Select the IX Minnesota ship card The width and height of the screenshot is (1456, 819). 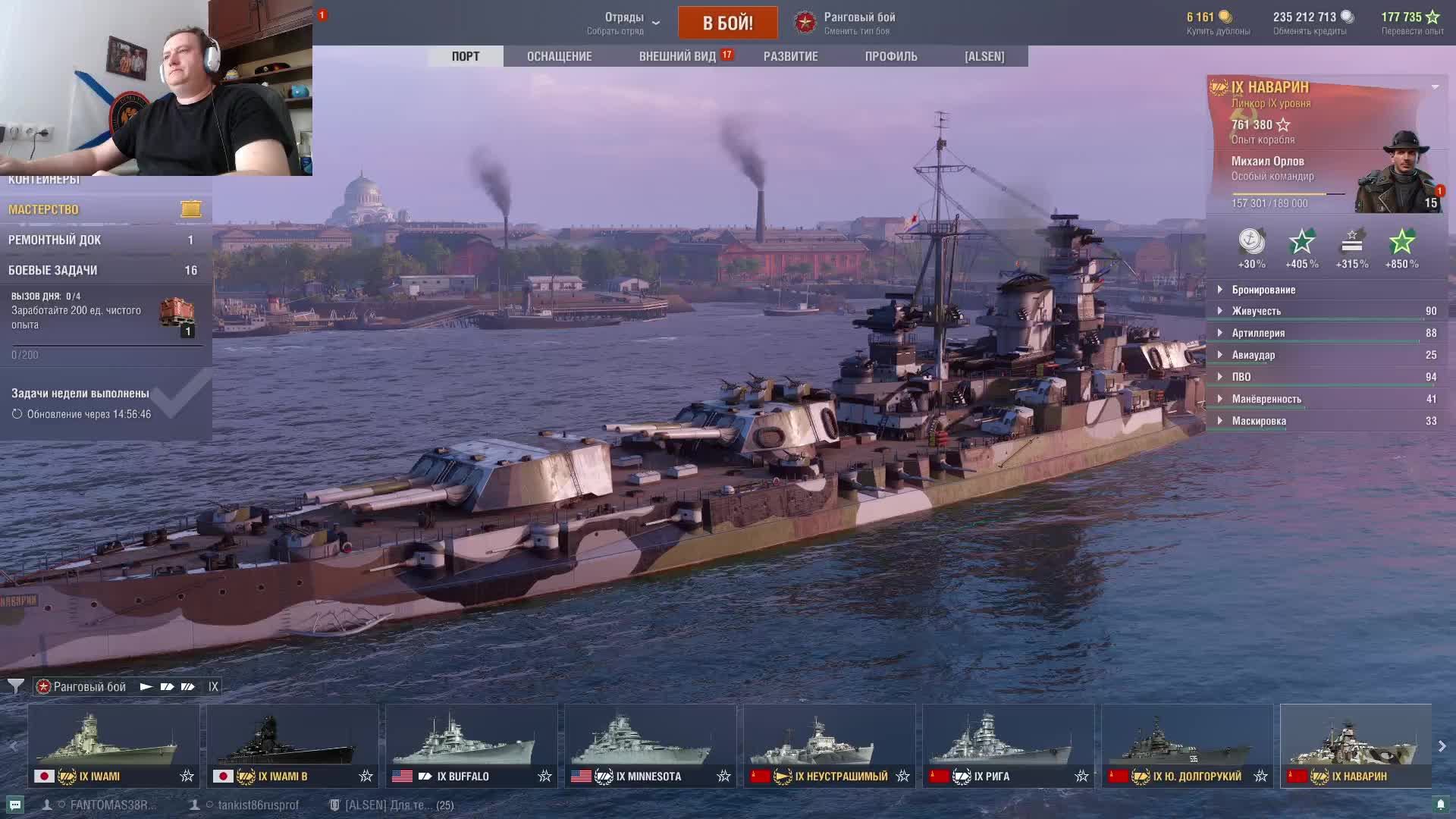click(x=650, y=746)
